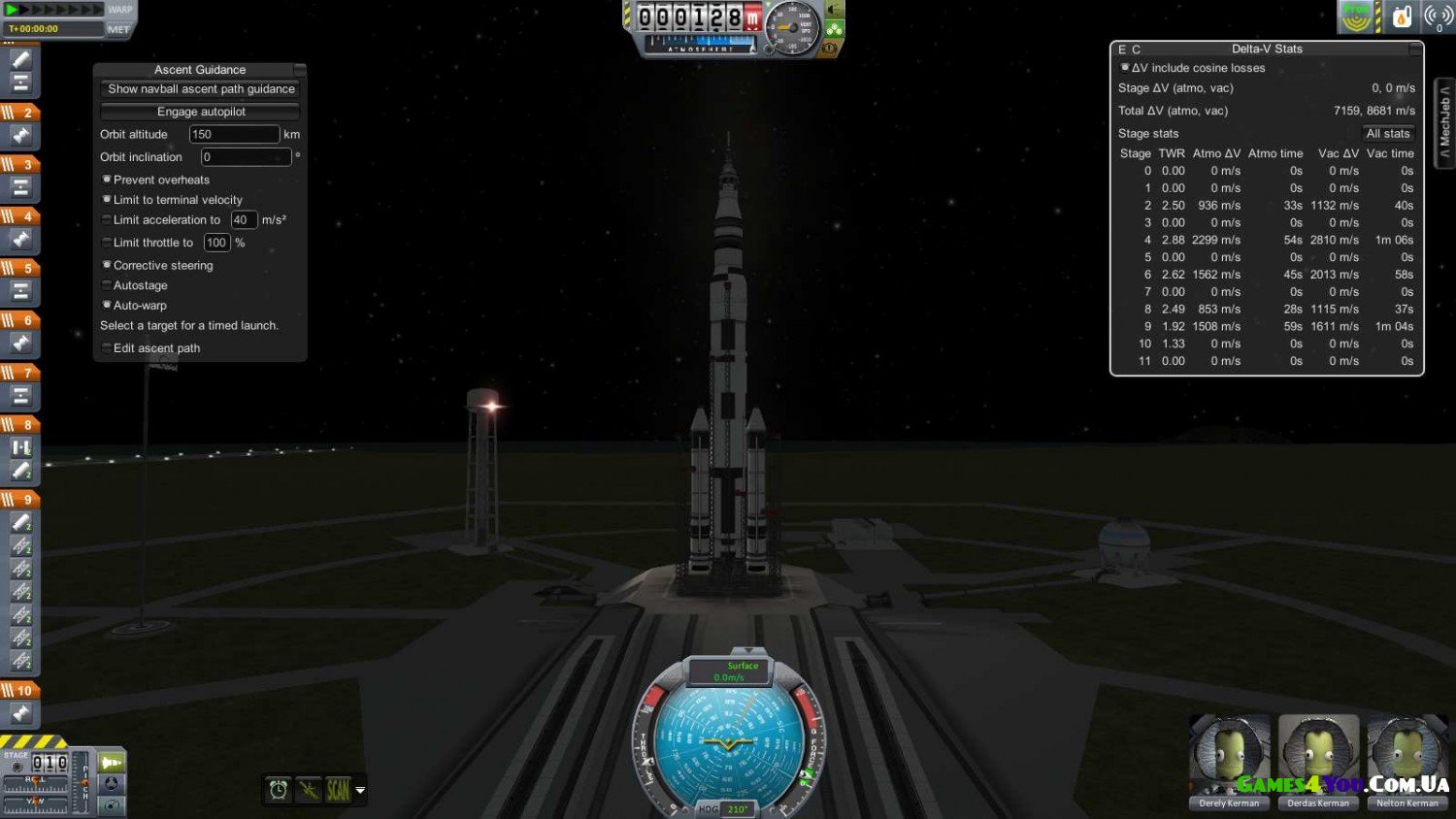Toggle Limit to terminal velocity
1456x819 pixels.
click(107, 200)
